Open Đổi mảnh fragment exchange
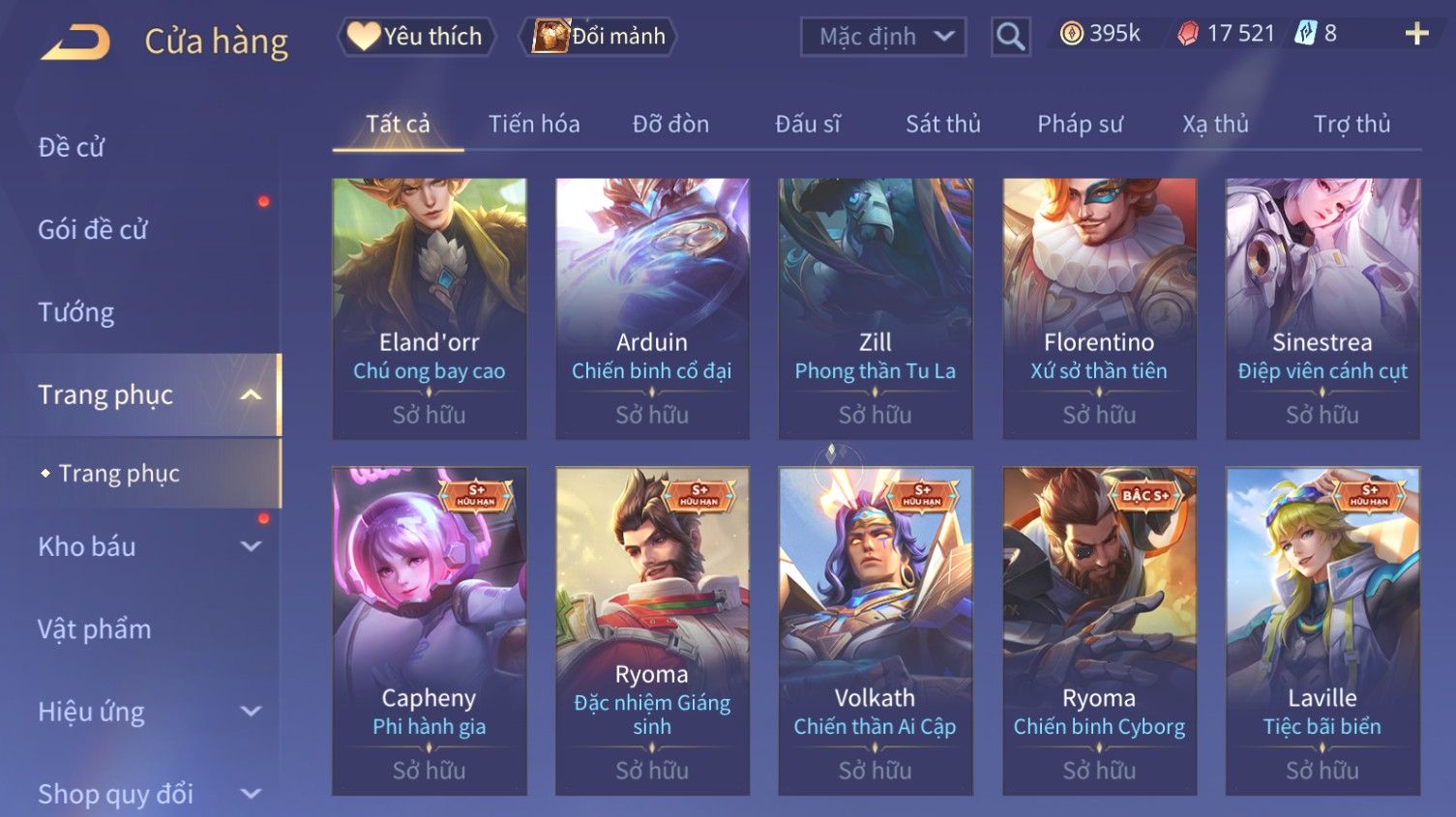 (600, 37)
